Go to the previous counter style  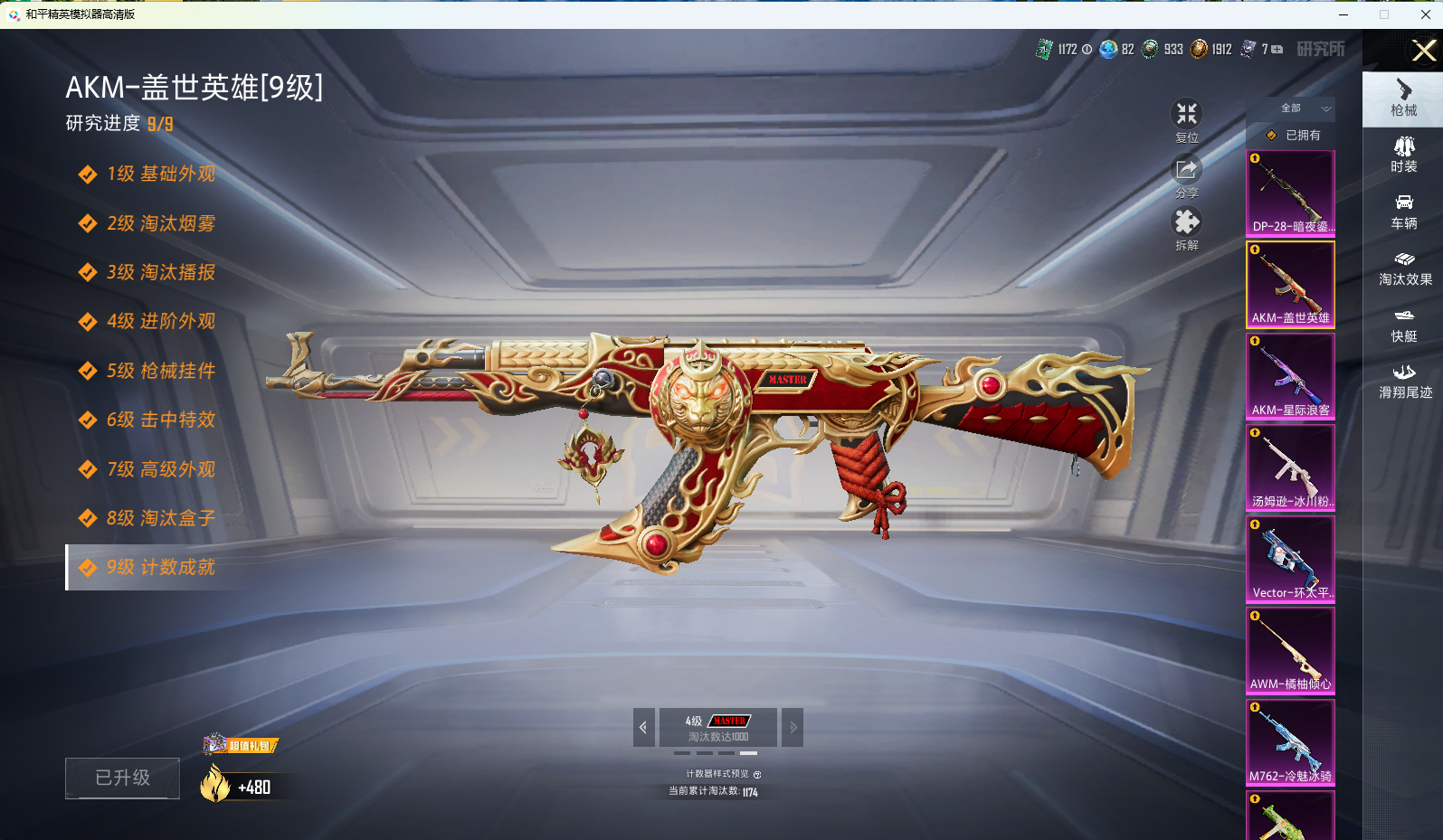[x=643, y=727]
